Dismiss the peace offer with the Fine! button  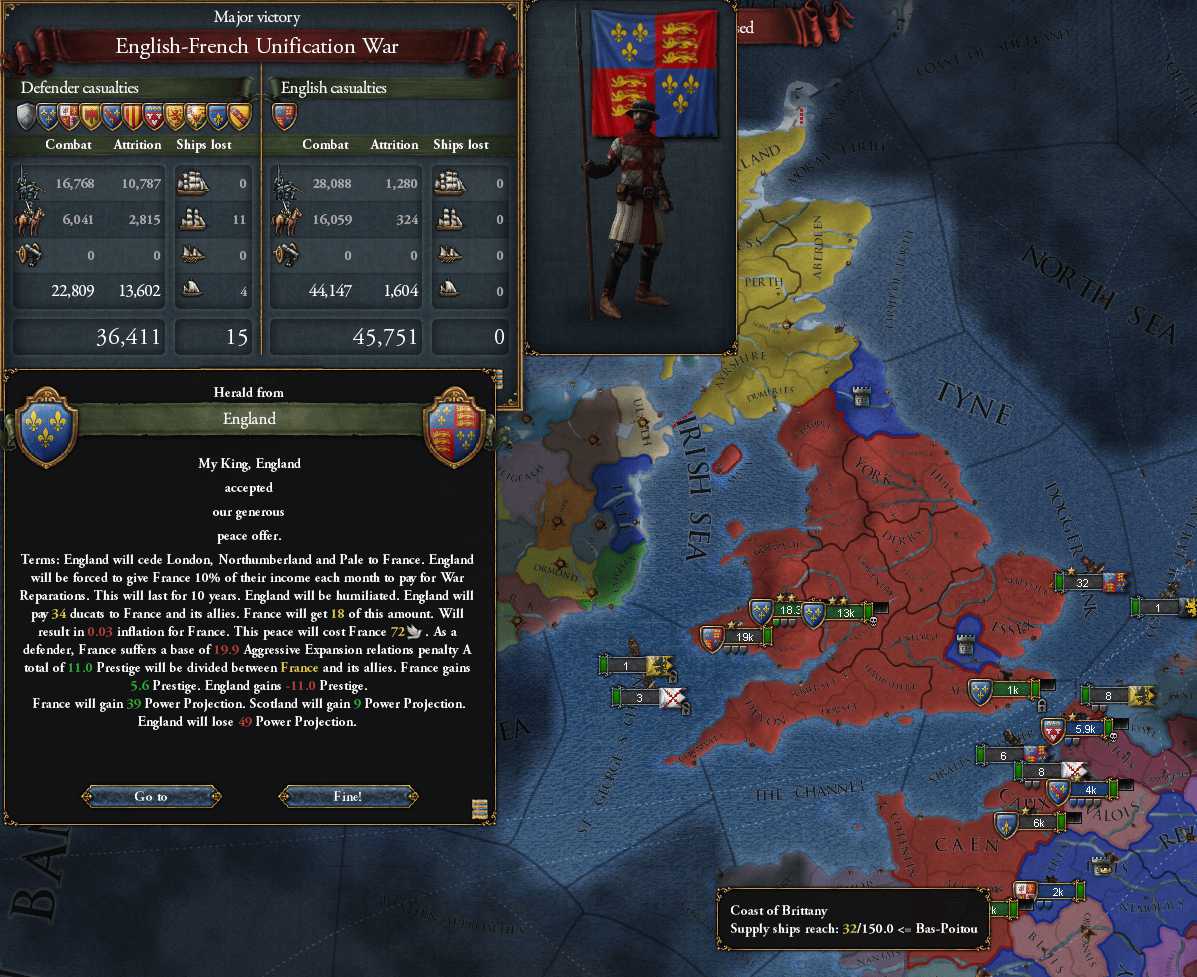point(347,797)
